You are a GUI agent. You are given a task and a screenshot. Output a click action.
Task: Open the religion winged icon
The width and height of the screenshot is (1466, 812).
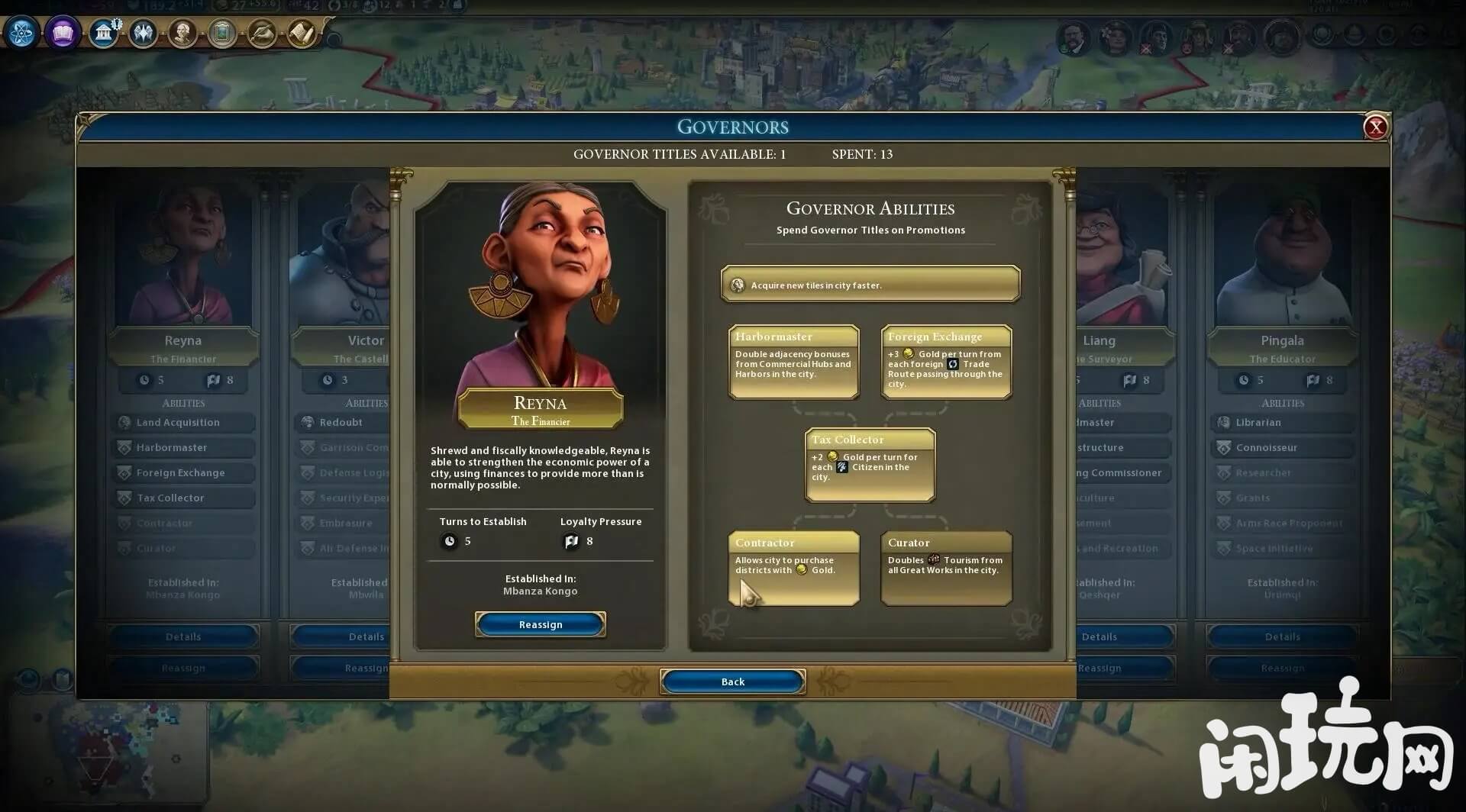click(x=143, y=33)
